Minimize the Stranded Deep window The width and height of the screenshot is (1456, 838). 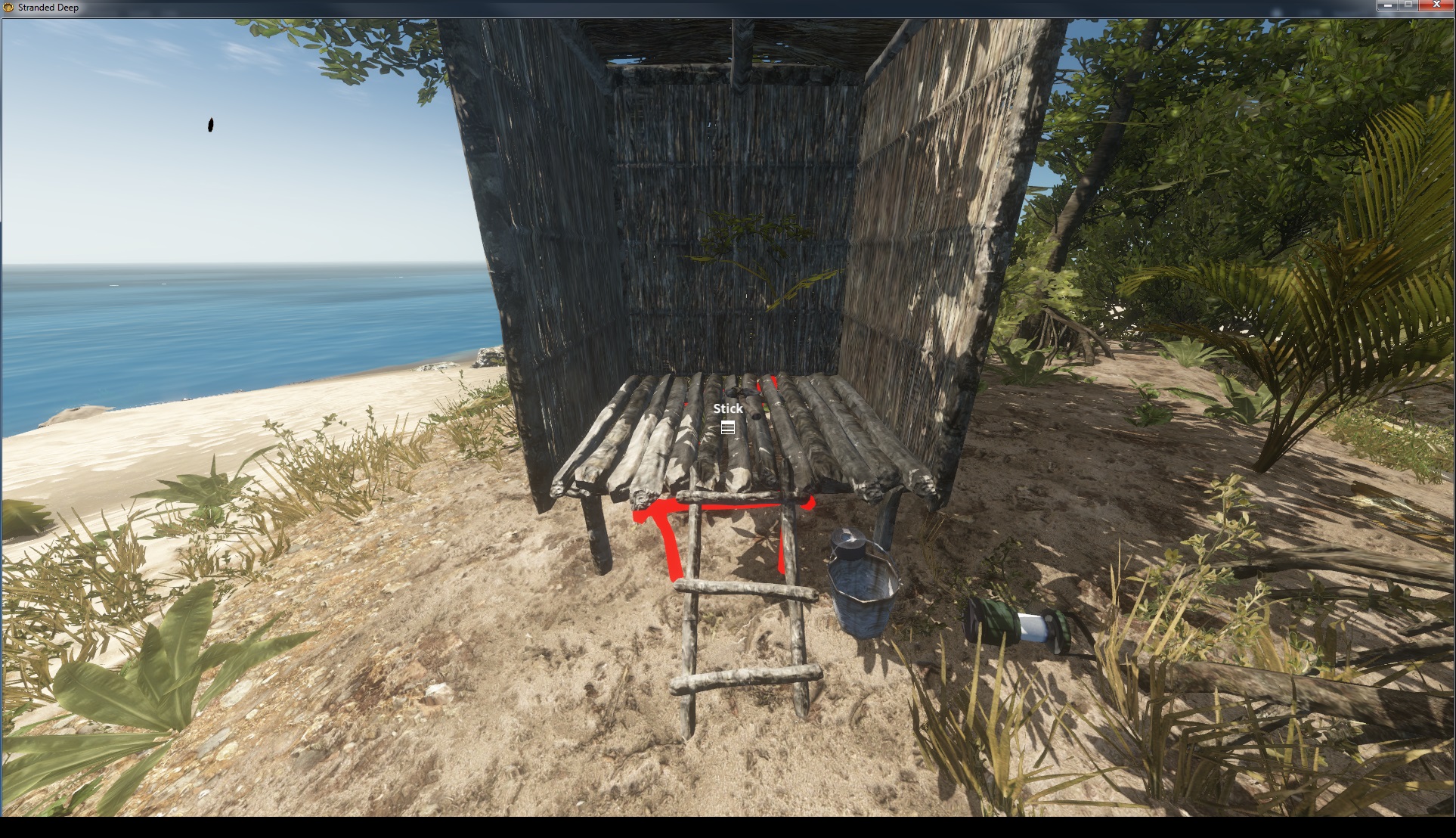[1388, 5]
